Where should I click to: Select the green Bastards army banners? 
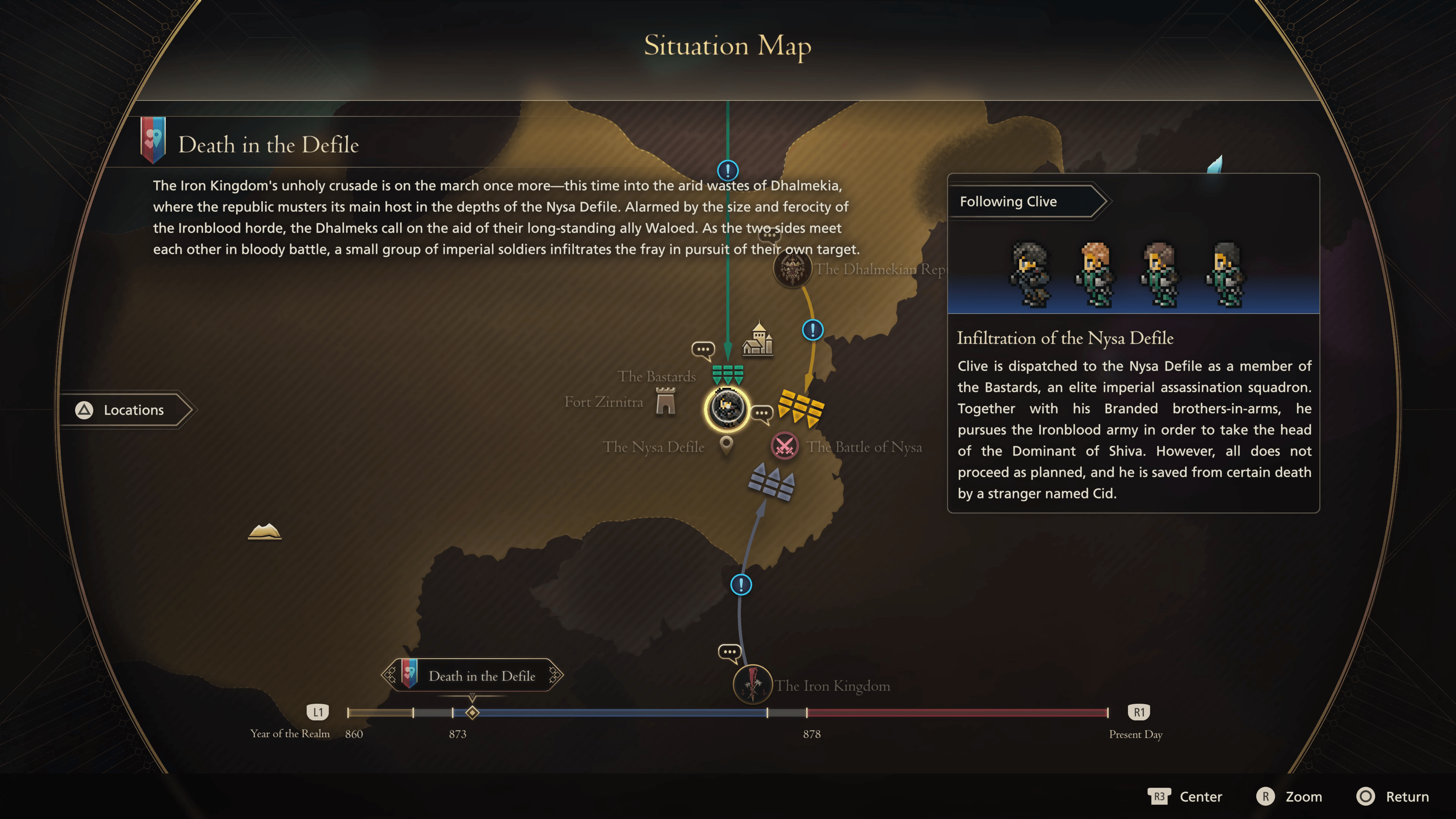point(728,374)
